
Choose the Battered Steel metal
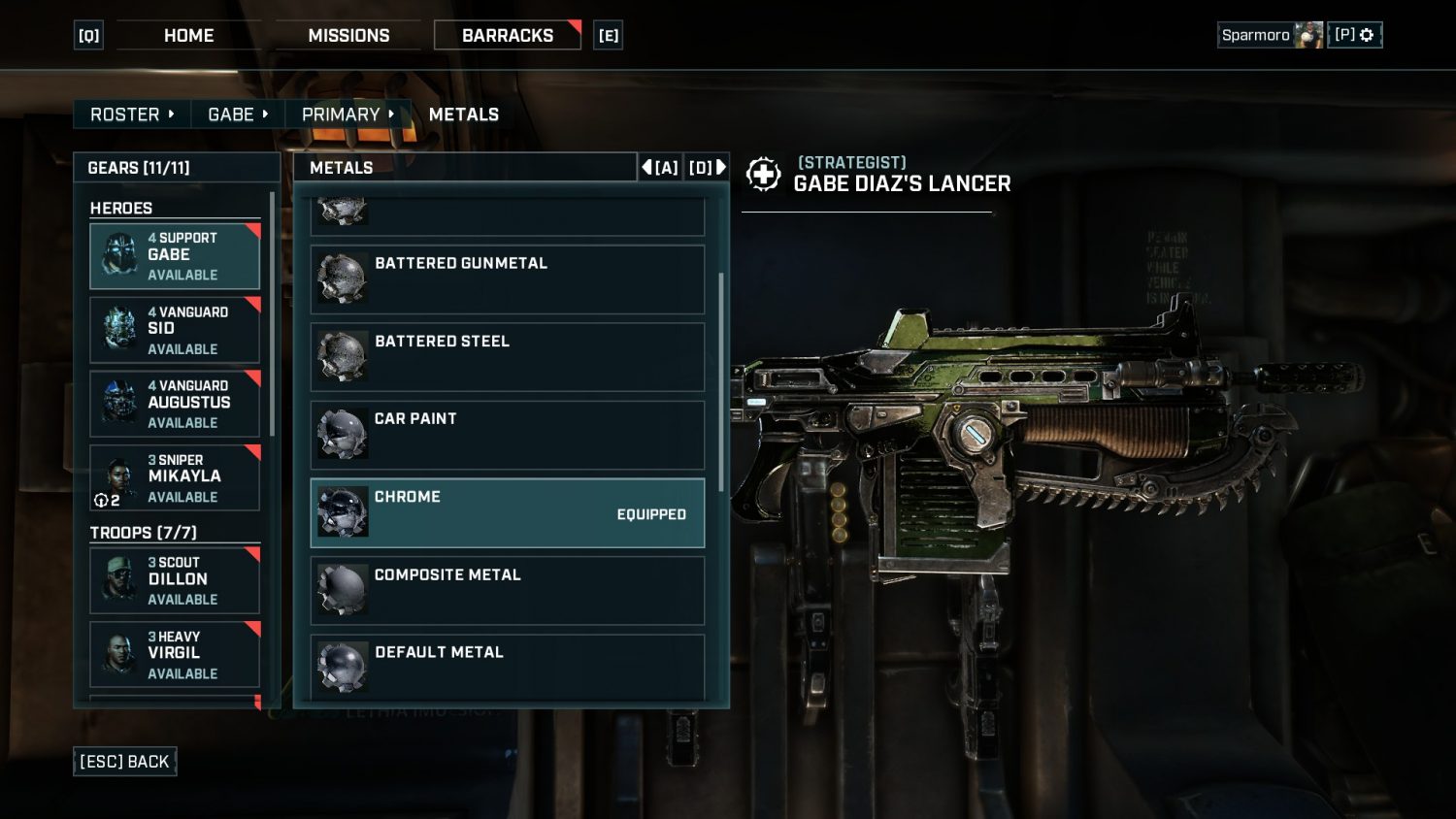507,357
